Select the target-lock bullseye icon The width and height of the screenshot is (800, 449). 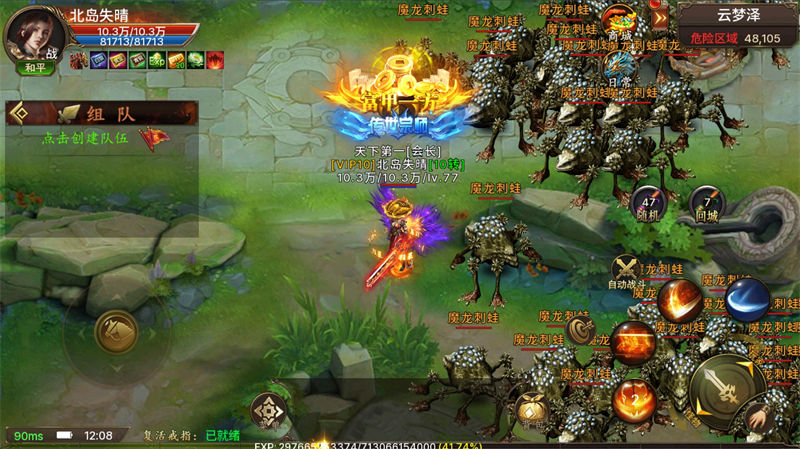click(x=580, y=329)
